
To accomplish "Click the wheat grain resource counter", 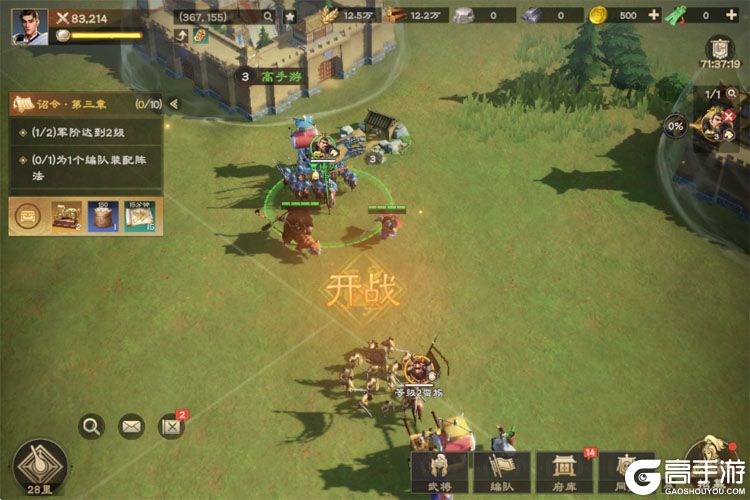I will (346, 15).
